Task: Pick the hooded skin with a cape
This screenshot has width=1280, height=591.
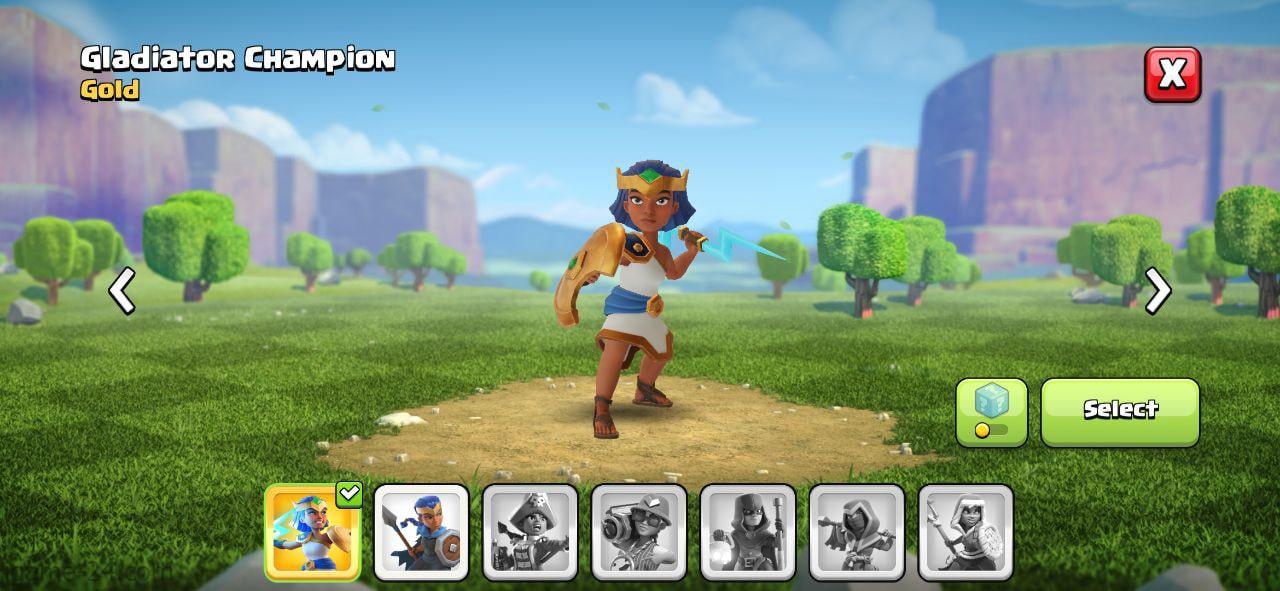Action: (x=857, y=532)
